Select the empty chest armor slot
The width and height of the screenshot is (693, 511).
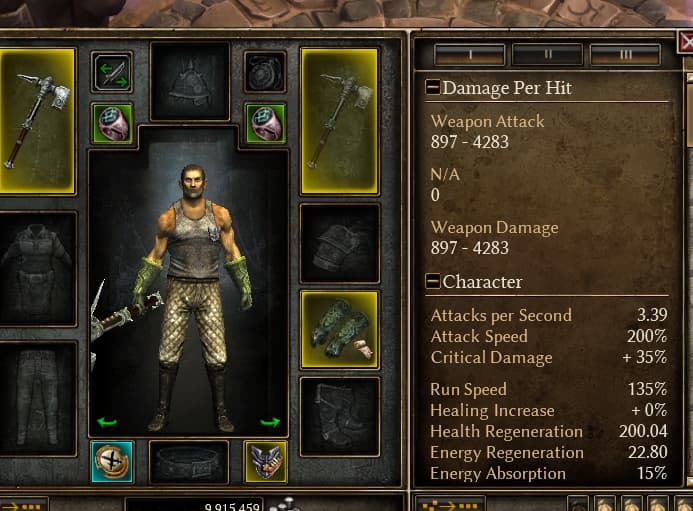37,267
